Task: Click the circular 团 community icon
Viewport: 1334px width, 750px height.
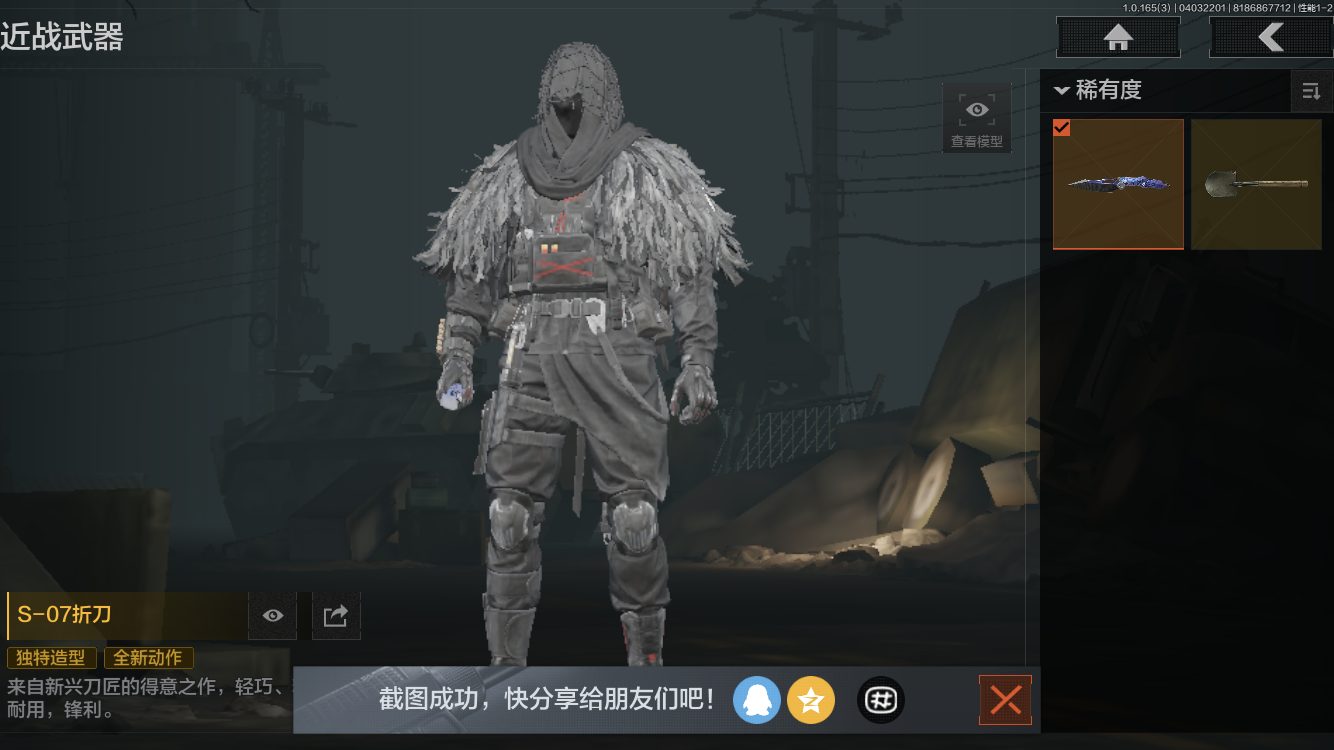Action: pyautogui.click(x=880, y=700)
